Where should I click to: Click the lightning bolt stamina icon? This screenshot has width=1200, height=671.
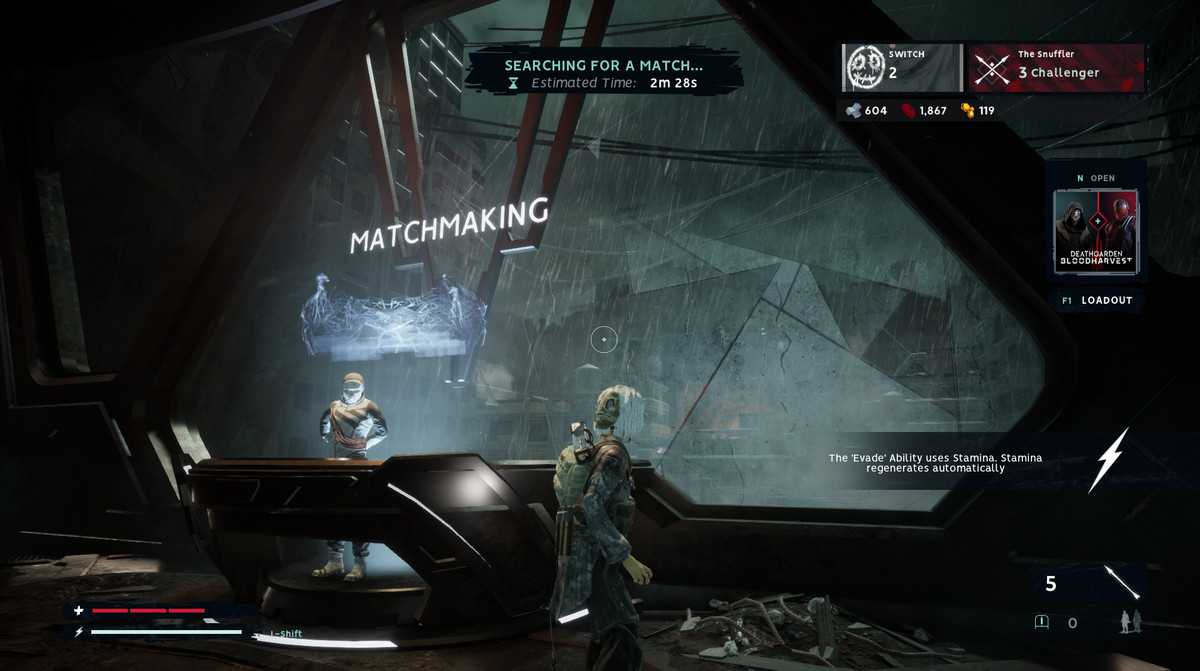[1108, 460]
